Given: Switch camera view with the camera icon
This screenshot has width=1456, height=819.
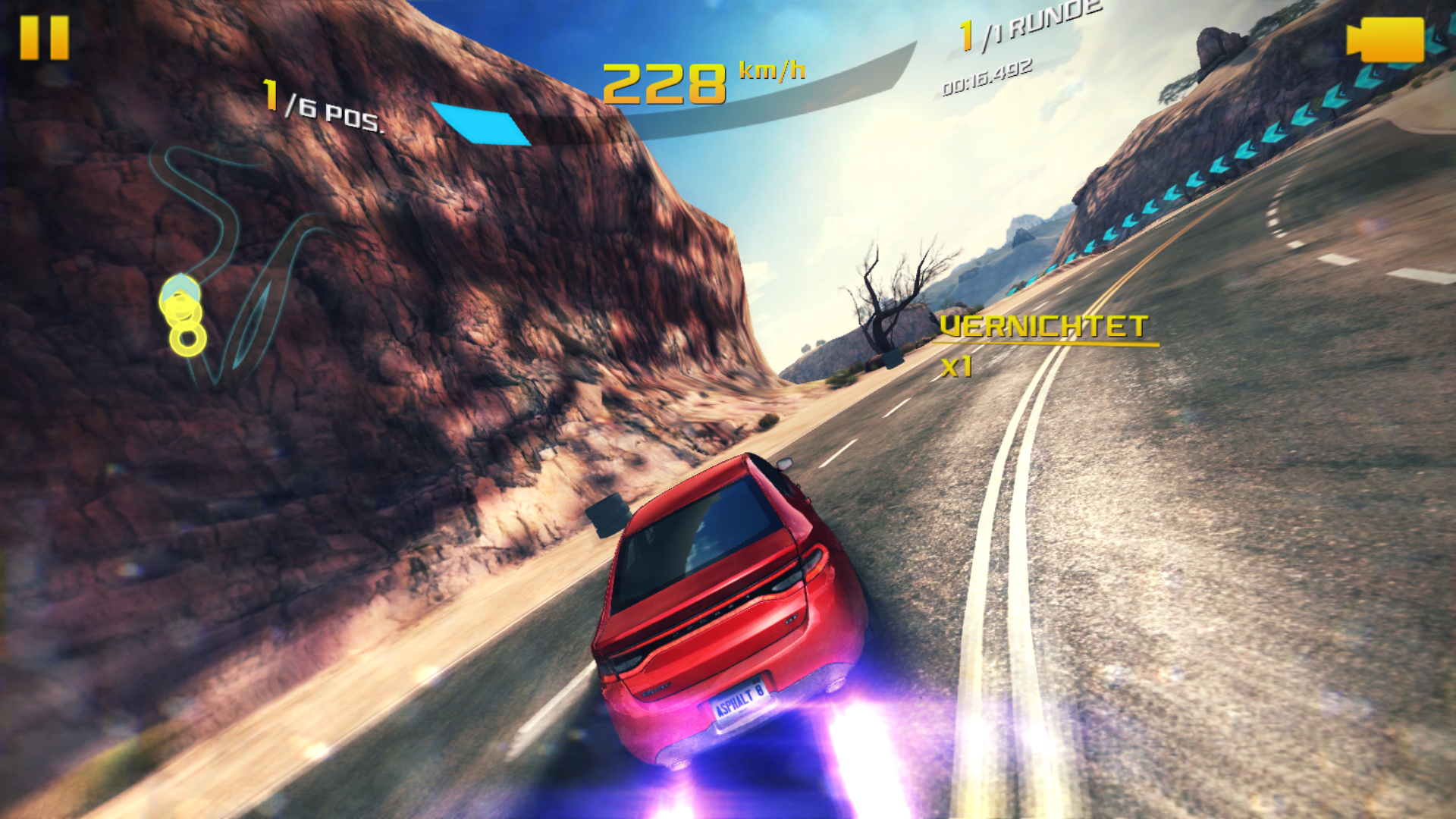Looking at the screenshot, I should pos(1385,39).
